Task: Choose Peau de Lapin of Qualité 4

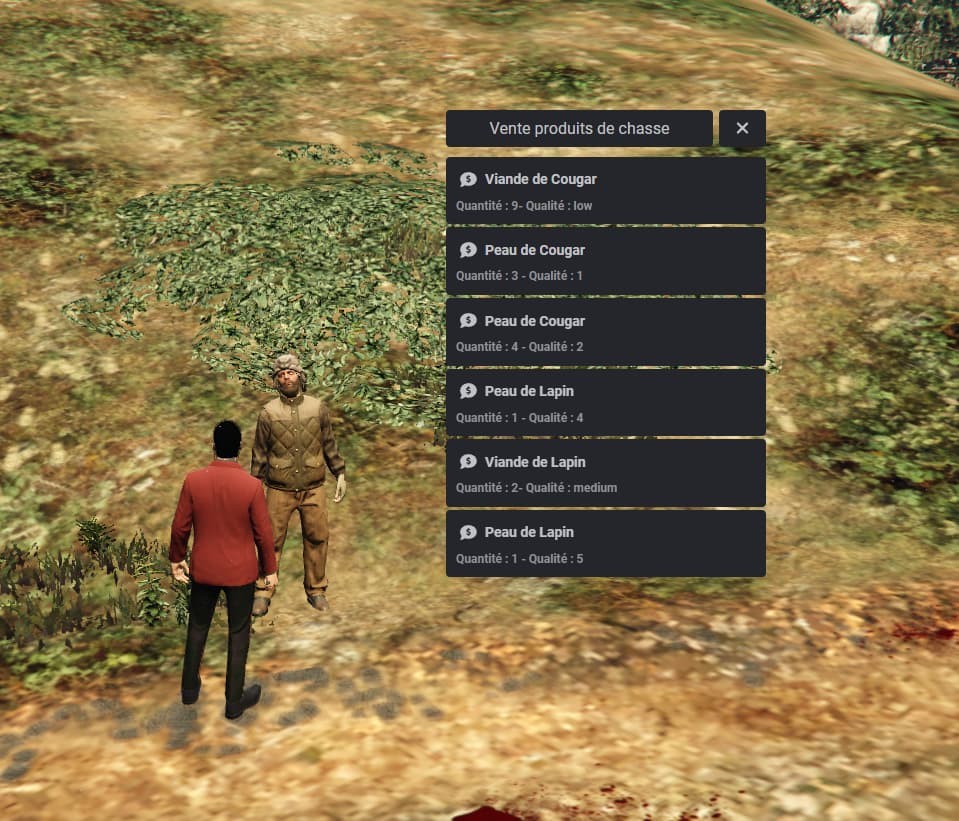Action: 605,402
